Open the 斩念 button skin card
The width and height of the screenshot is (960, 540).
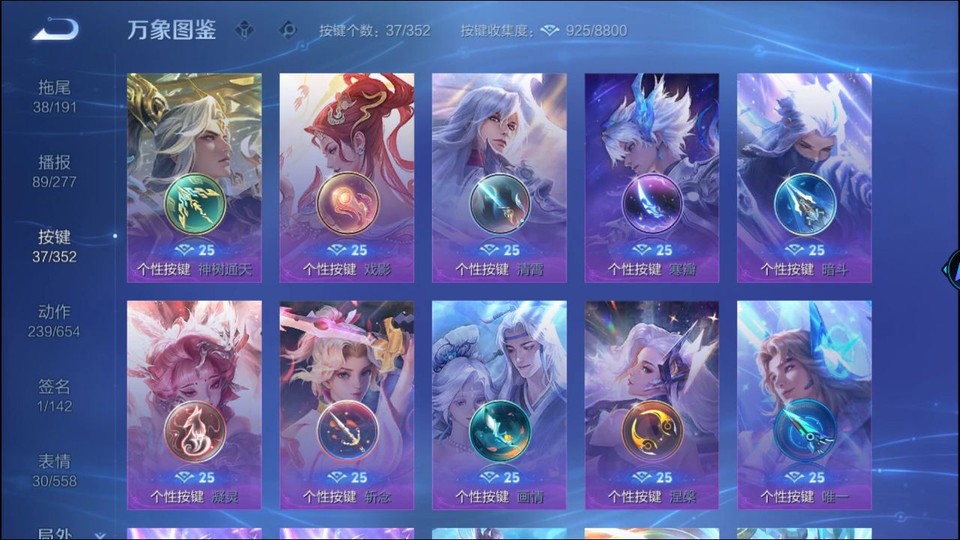347,405
